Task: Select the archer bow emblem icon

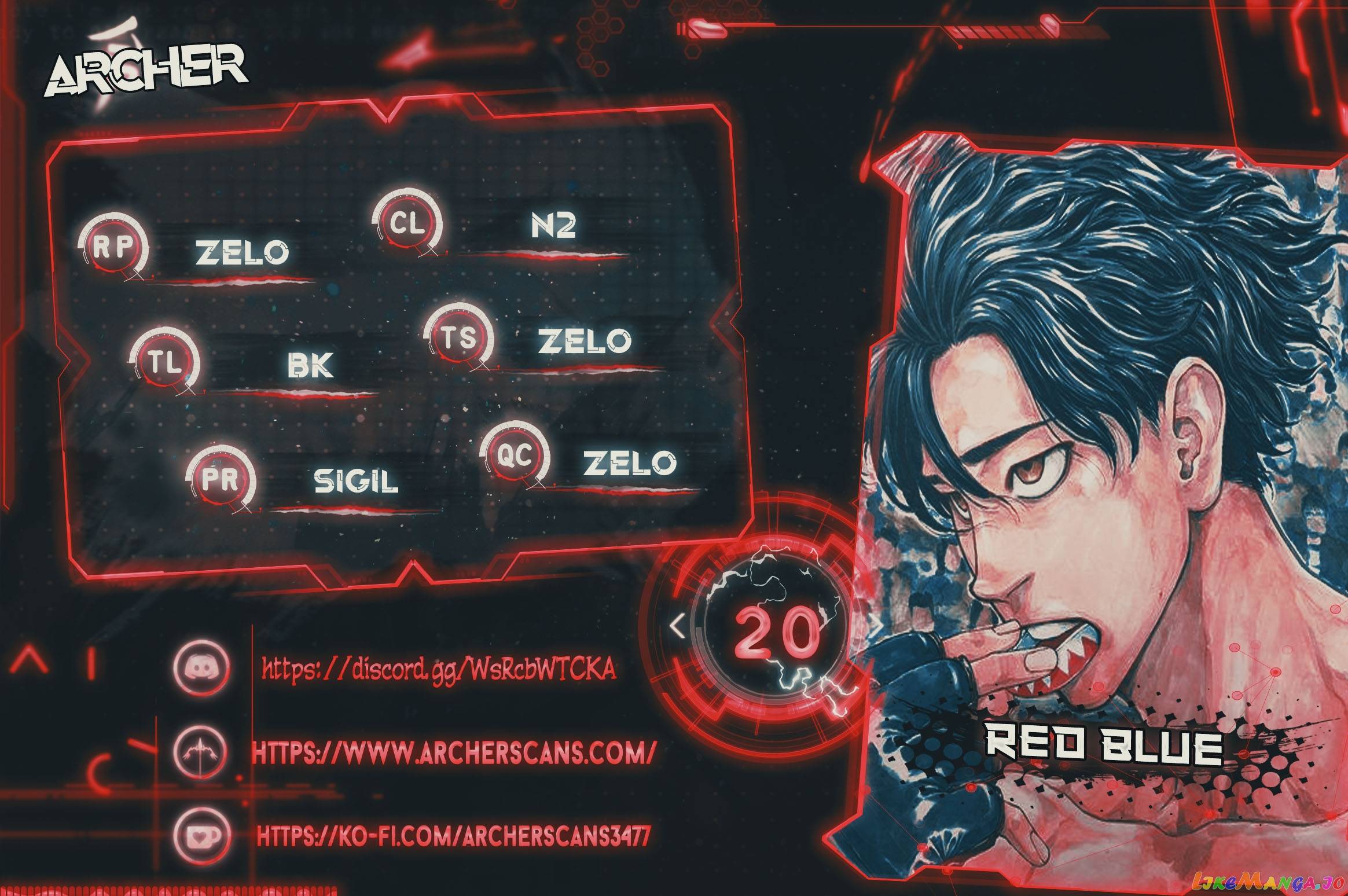Action: click(x=201, y=752)
